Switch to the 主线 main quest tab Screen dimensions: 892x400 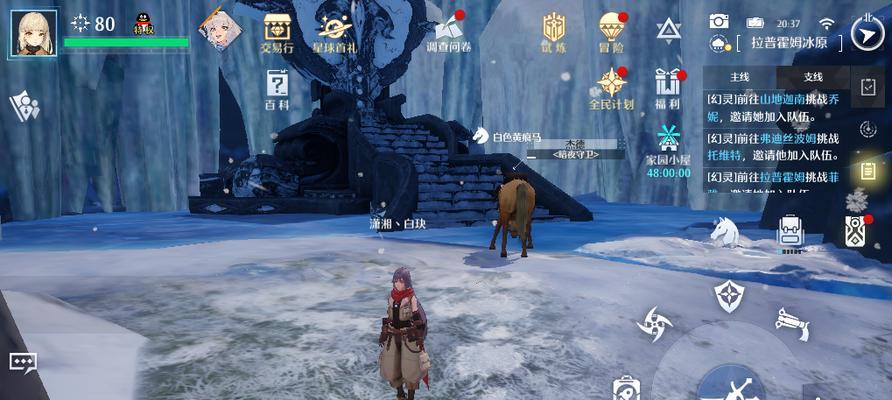coord(740,77)
